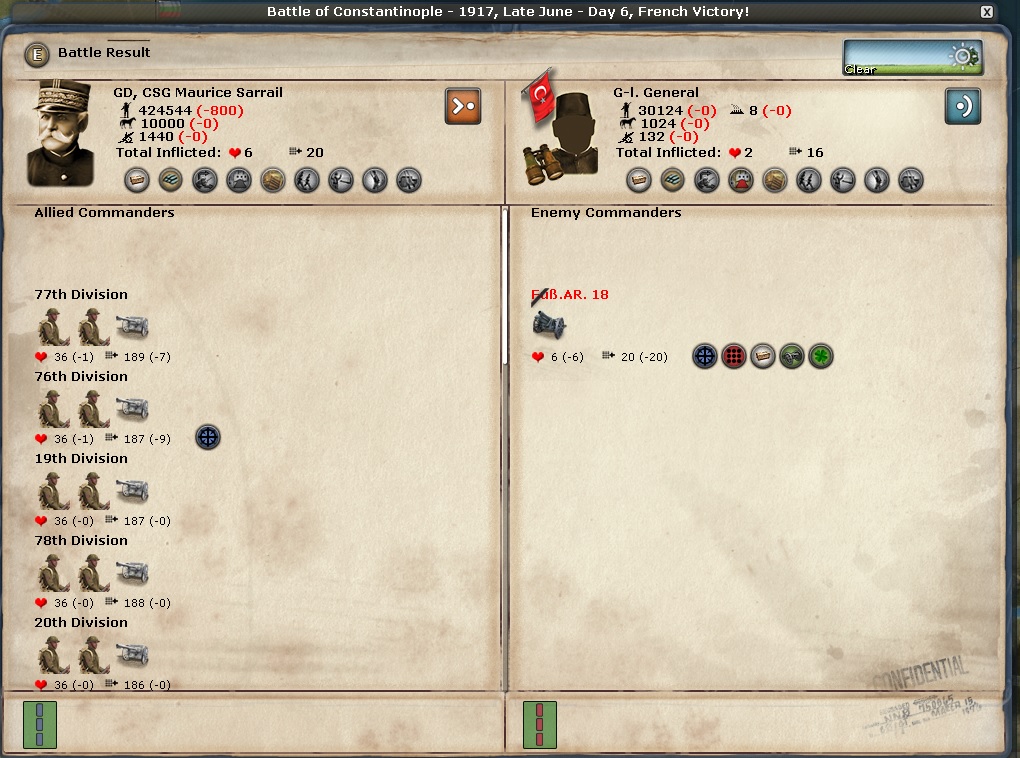Select the 20th Division units

coord(93,654)
